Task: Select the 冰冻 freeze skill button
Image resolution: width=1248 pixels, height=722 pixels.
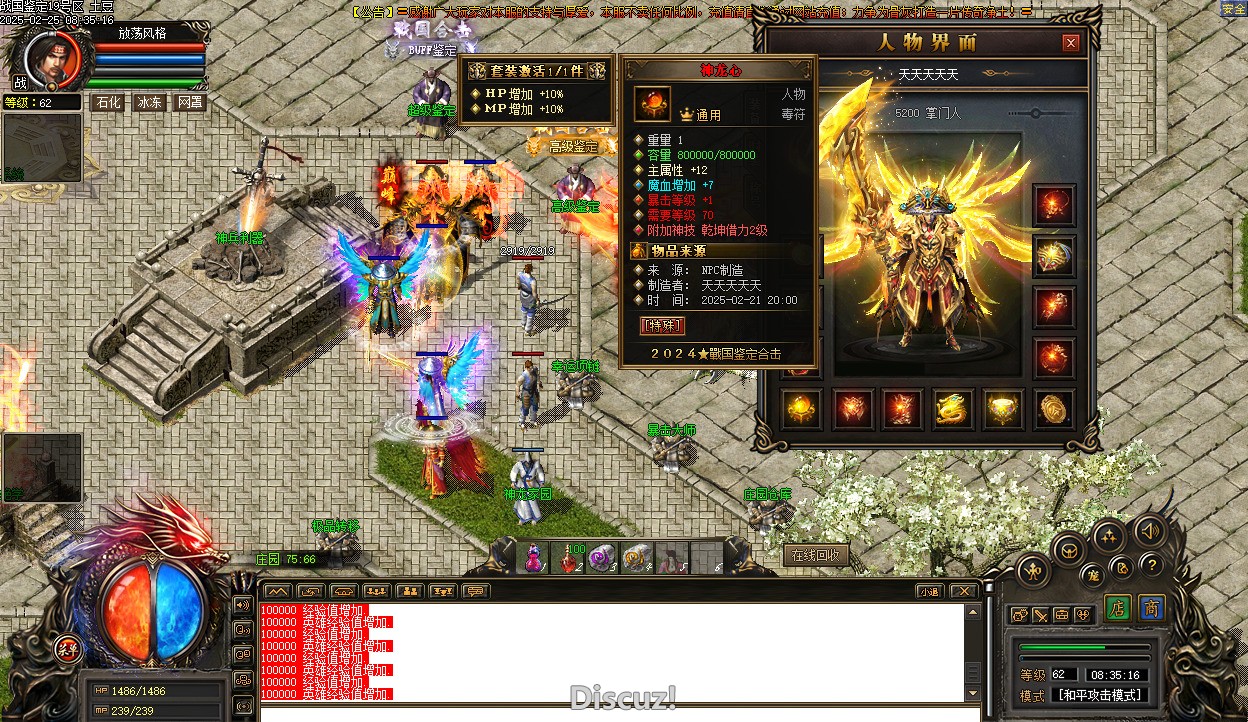Action: (x=149, y=102)
